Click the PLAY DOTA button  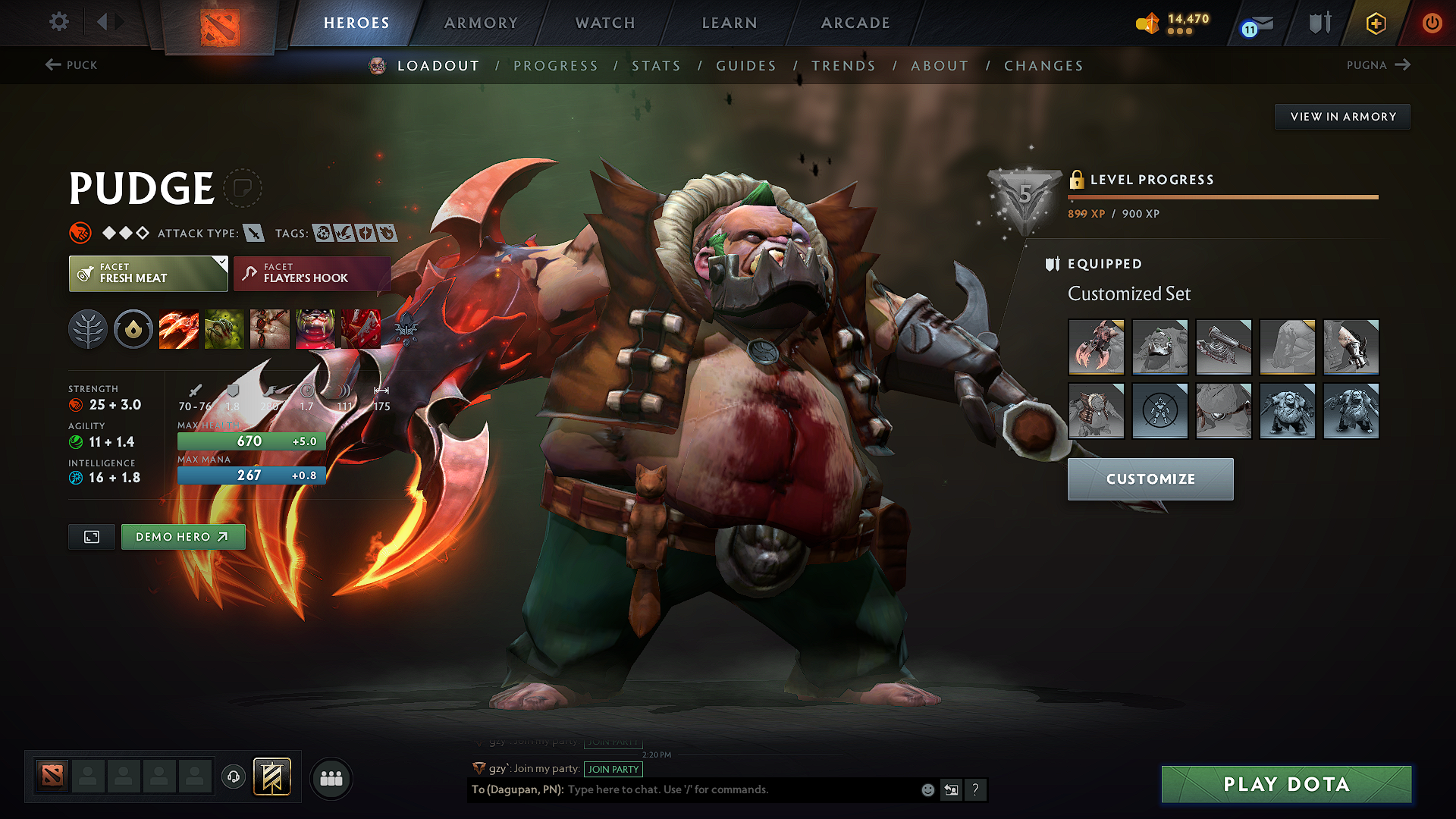(1285, 784)
